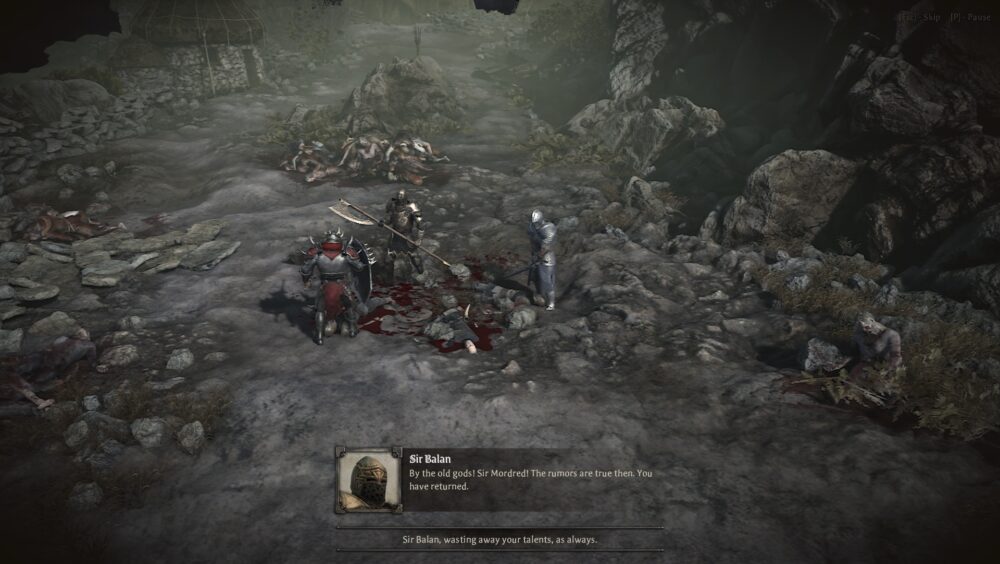Choose the reply "wasting away your talents, as always"
Viewport: 1000px width, 564px height.
pyautogui.click(x=499, y=539)
